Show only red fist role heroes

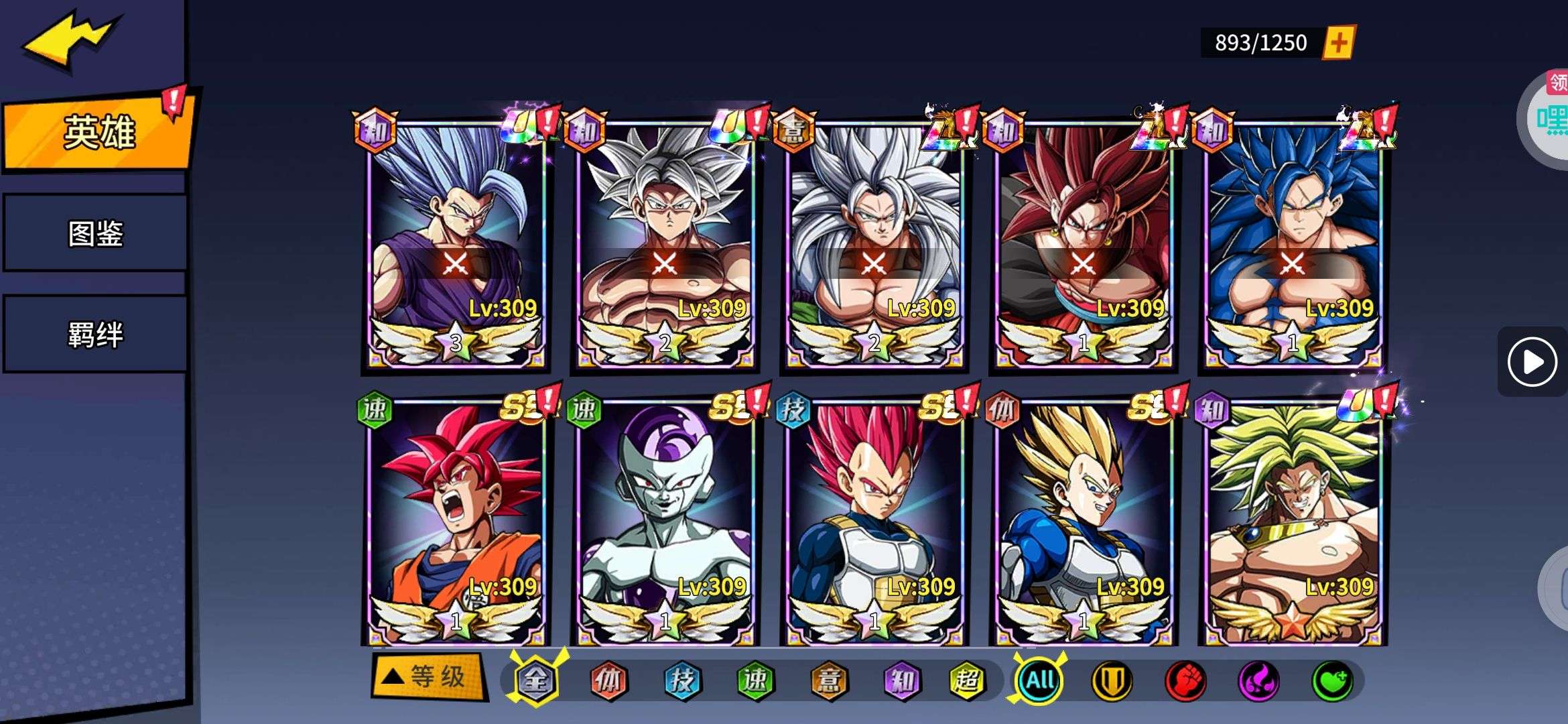[x=1185, y=680]
